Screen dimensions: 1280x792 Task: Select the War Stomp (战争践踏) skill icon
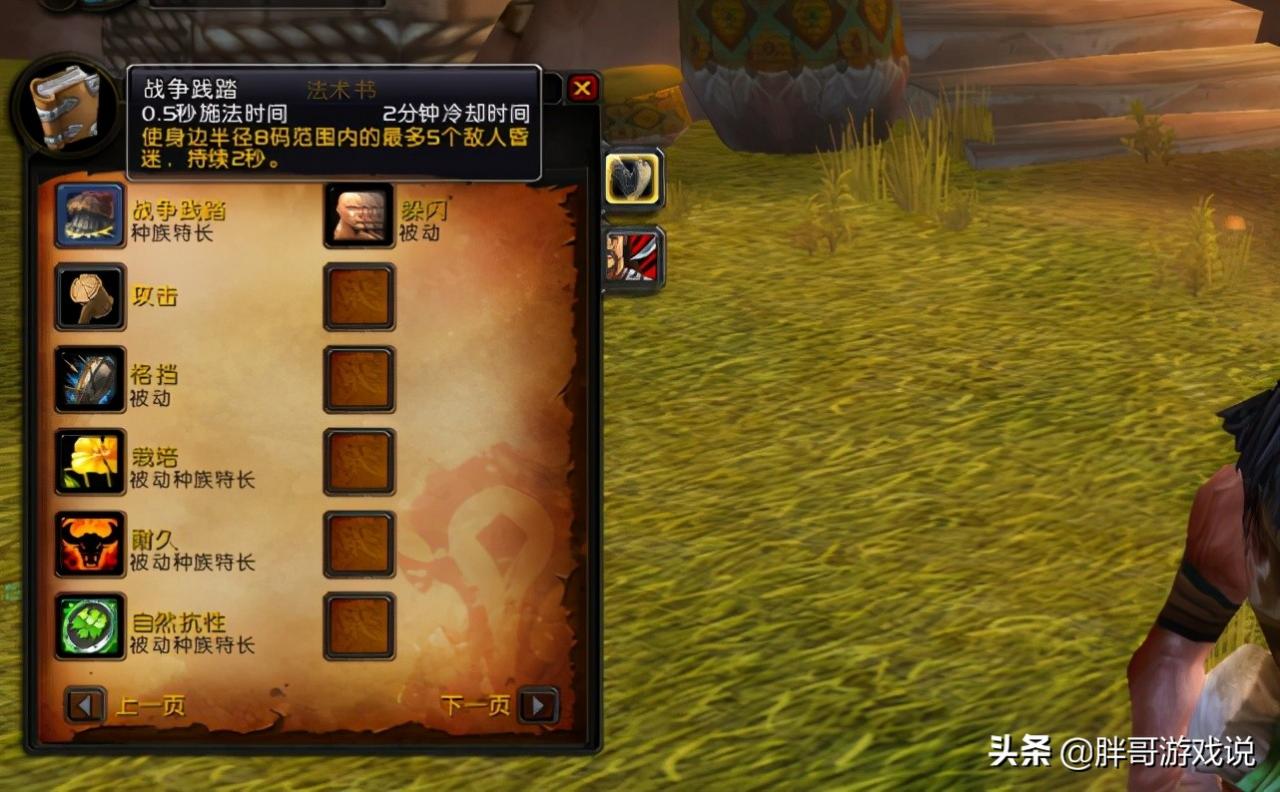(x=90, y=213)
